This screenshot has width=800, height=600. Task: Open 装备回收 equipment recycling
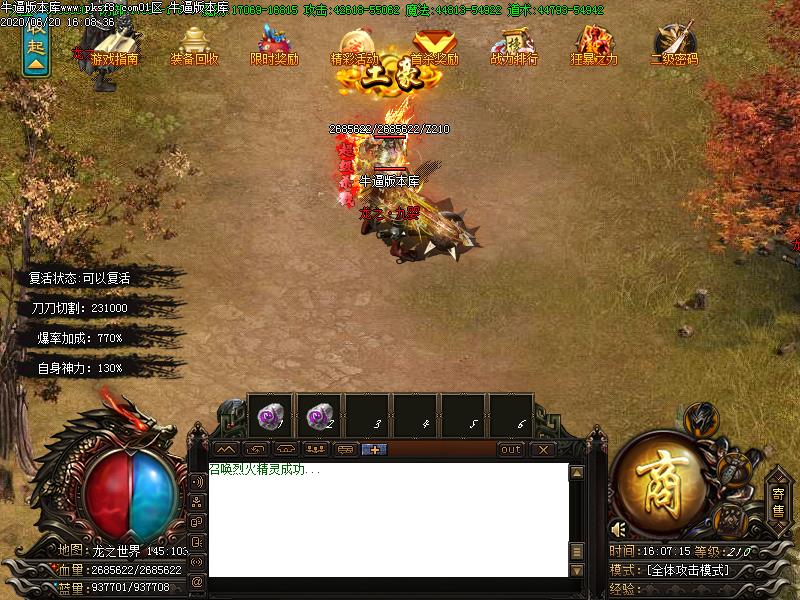(194, 45)
